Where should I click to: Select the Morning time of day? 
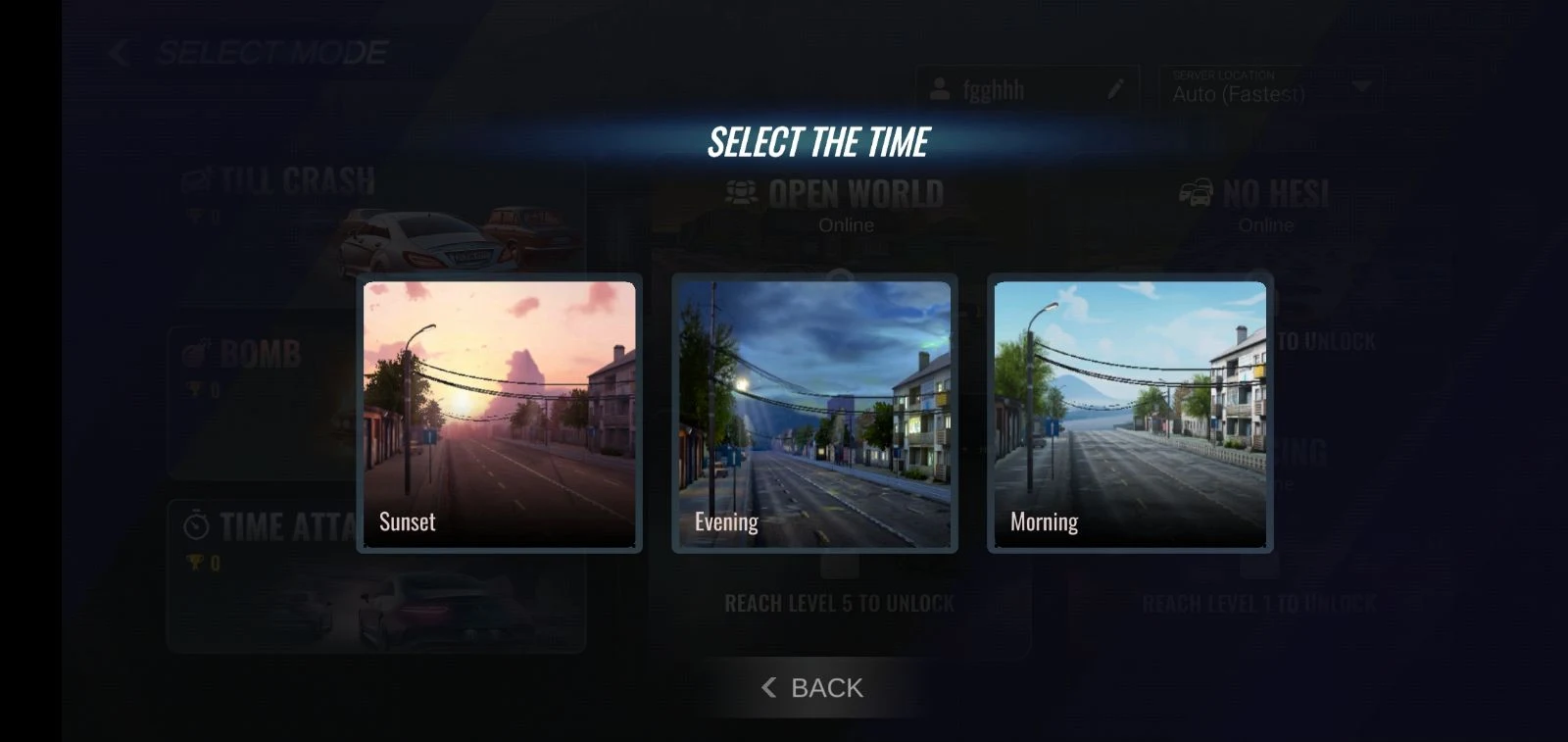click(1129, 414)
